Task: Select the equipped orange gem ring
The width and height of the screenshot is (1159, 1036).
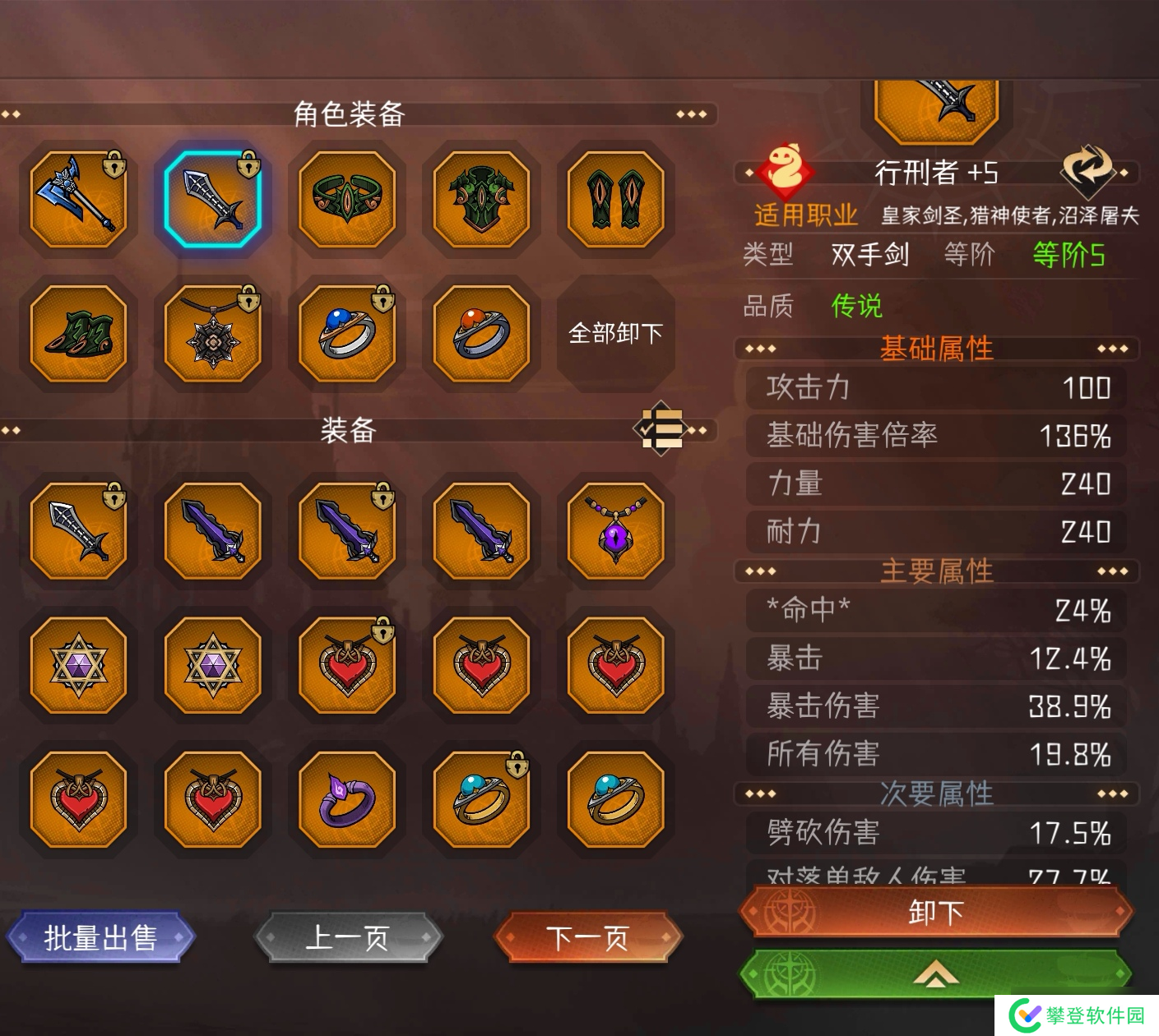Action: 481,333
